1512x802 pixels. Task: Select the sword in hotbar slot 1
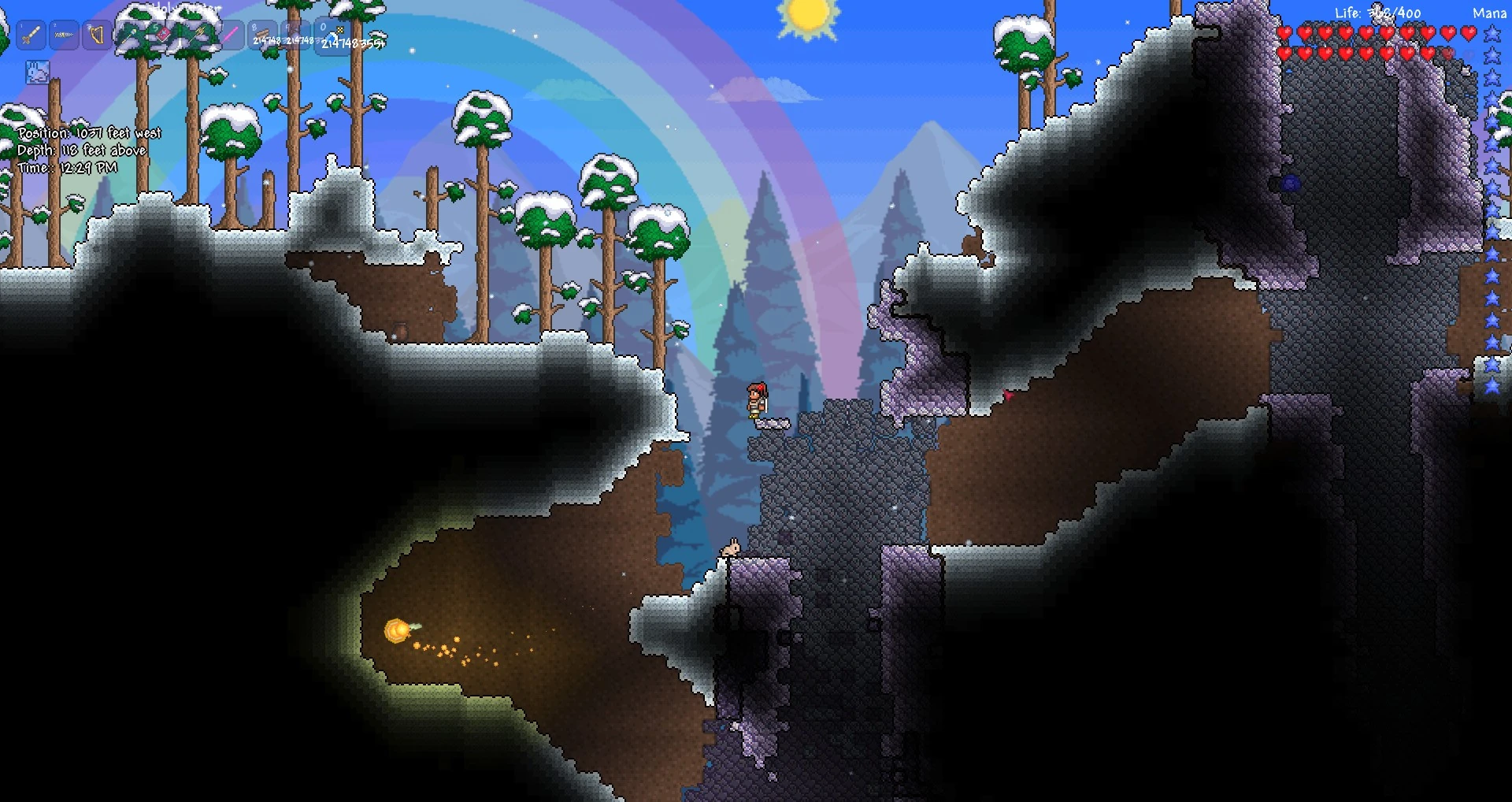click(x=30, y=35)
